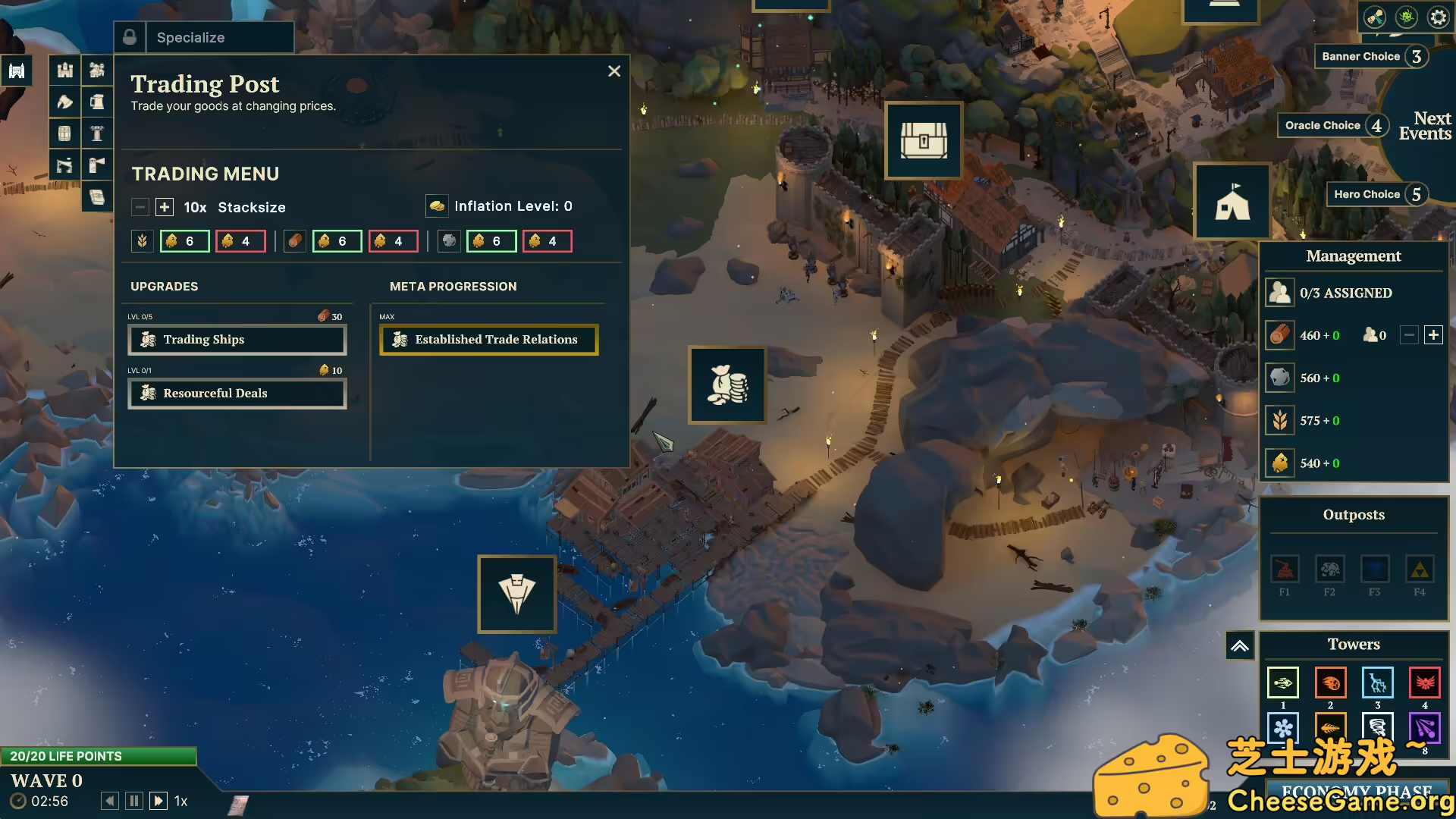Open the treasure chest icon on the map
Image resolution: width=1456 pixels, height=819 pixels.
[x=923, y=140]
